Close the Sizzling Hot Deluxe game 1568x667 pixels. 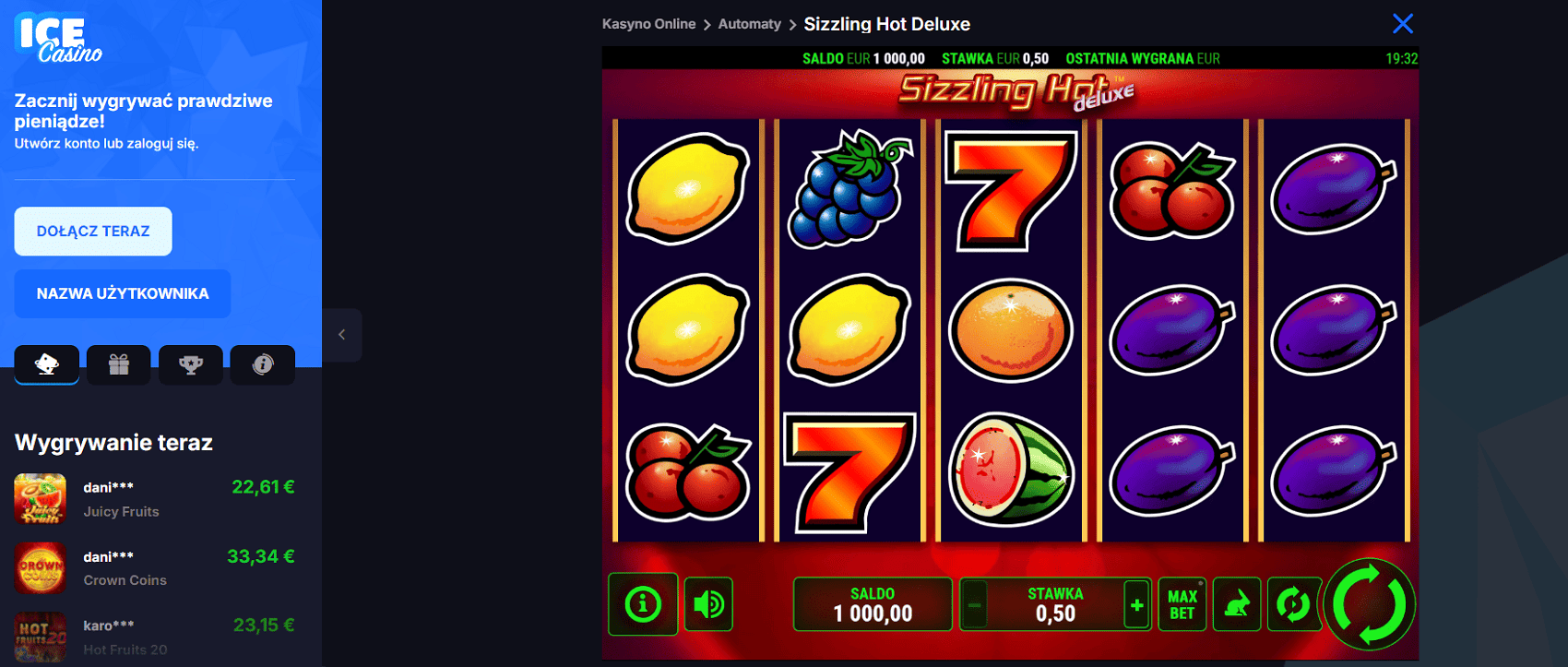pyautogui.click(x=1403, y=23)
